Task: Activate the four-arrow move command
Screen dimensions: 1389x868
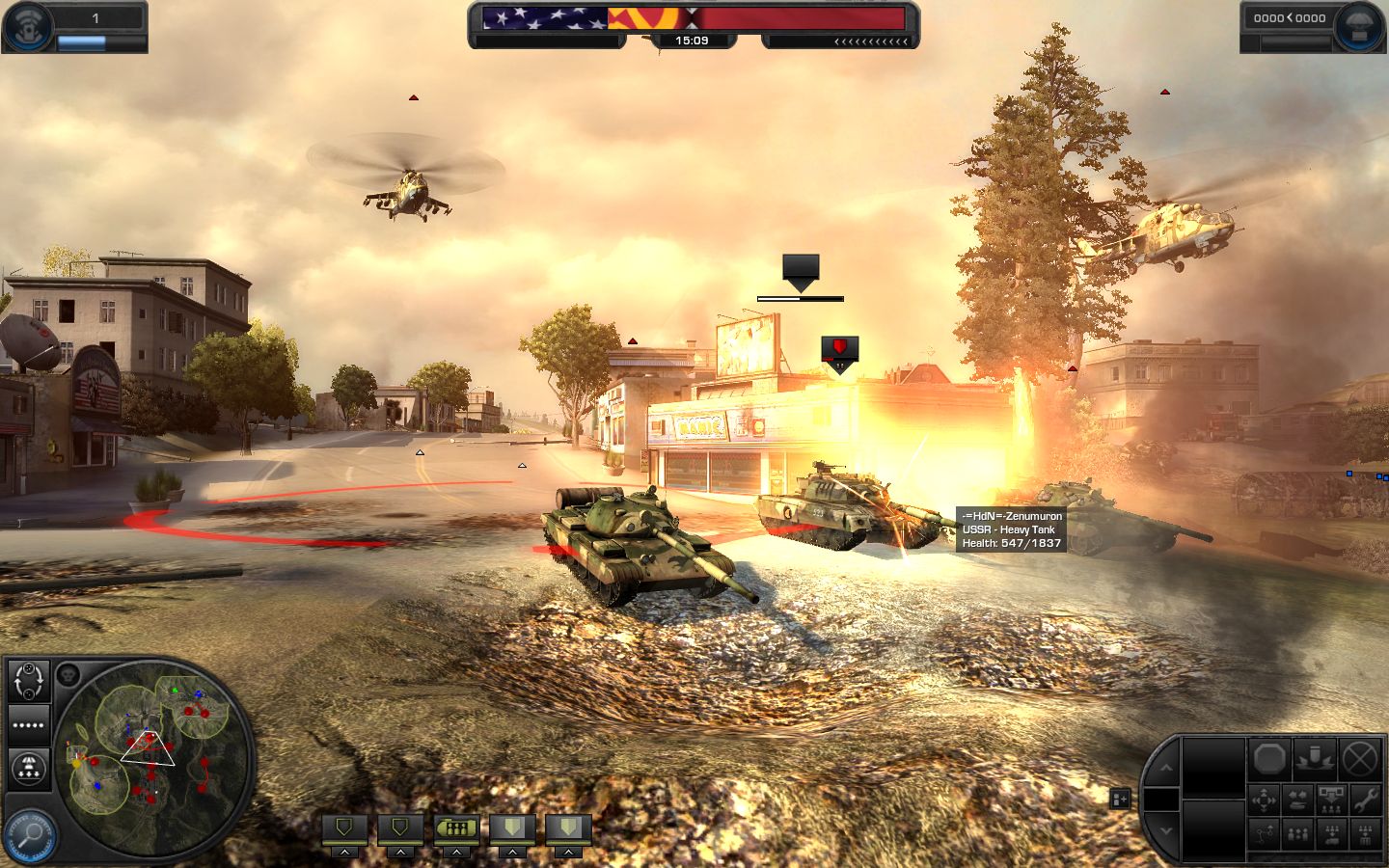Action: click(1264, 799)
